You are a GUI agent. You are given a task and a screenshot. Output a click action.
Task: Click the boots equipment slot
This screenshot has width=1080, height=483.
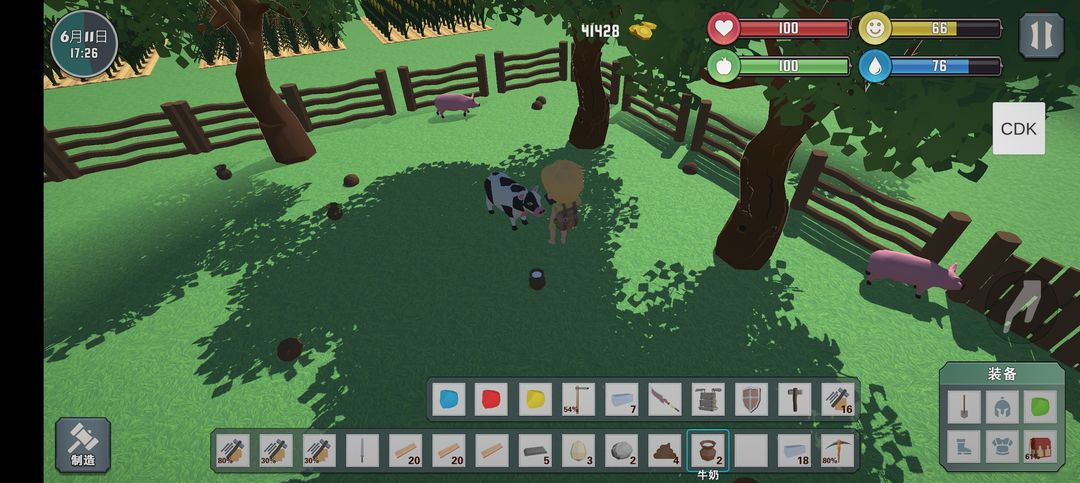tap(962, 446)
